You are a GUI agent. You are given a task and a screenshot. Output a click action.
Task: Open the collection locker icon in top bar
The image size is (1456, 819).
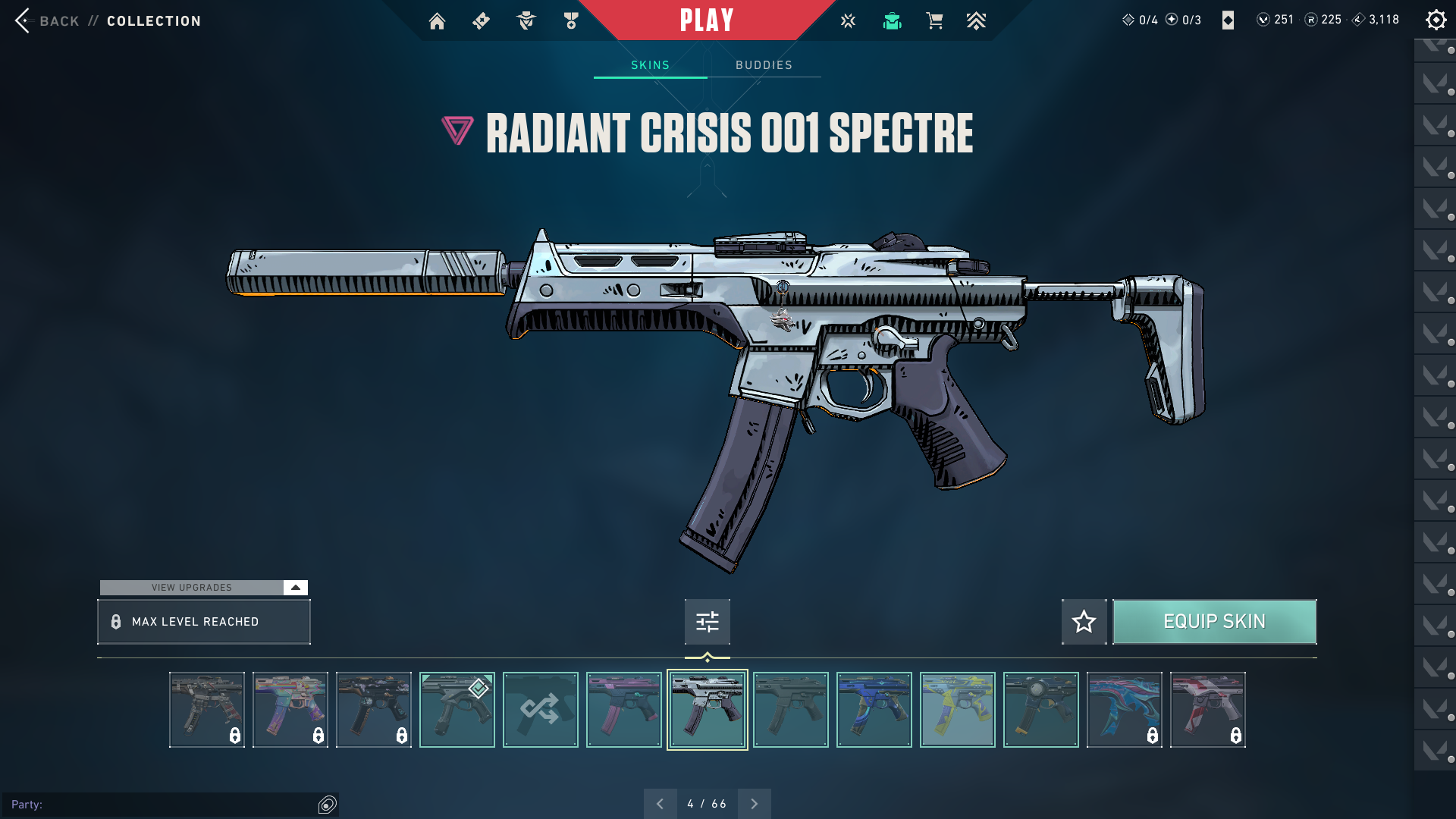(x=892, y=21)
